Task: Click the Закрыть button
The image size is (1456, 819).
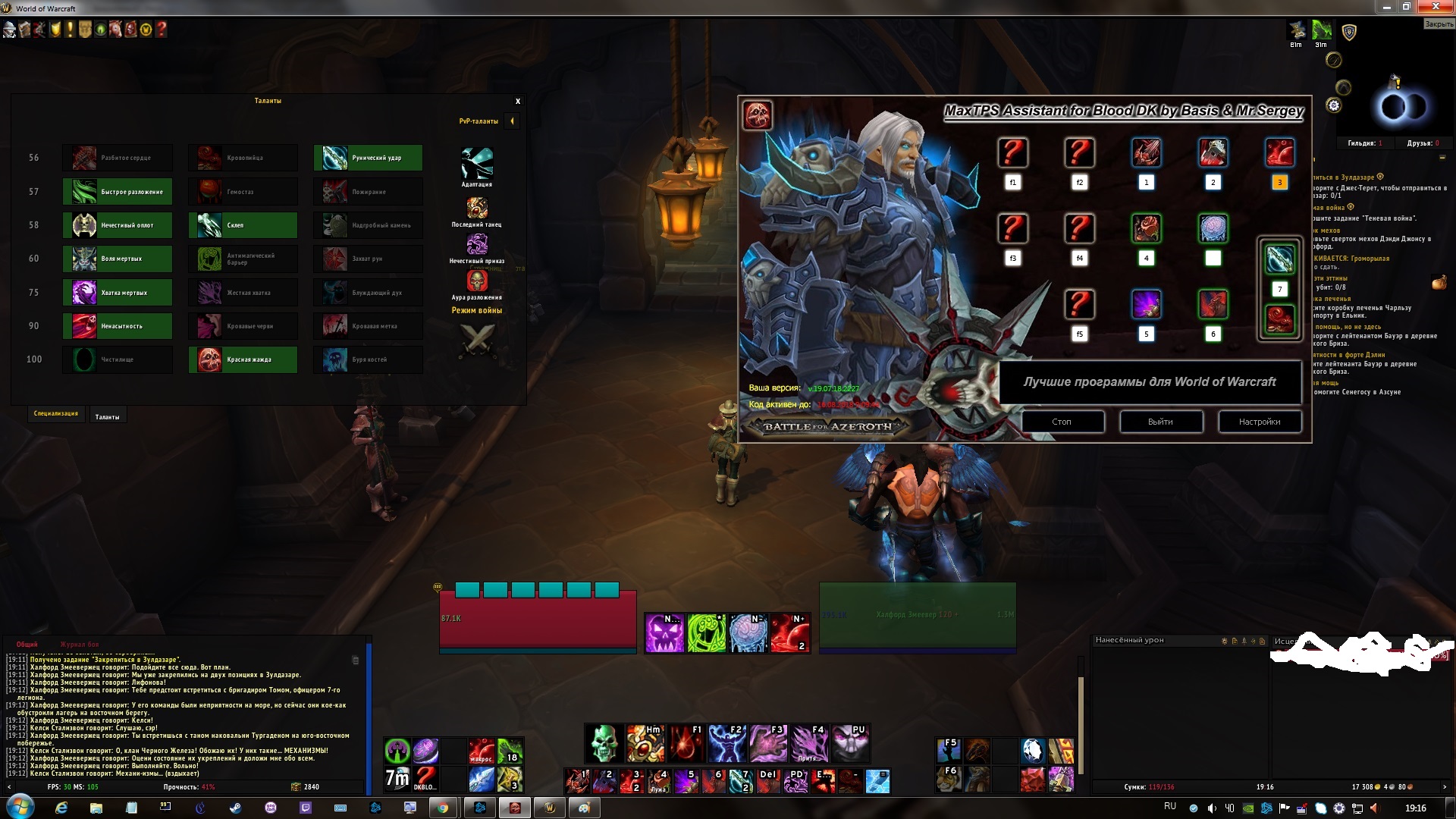Action: 1439,24
